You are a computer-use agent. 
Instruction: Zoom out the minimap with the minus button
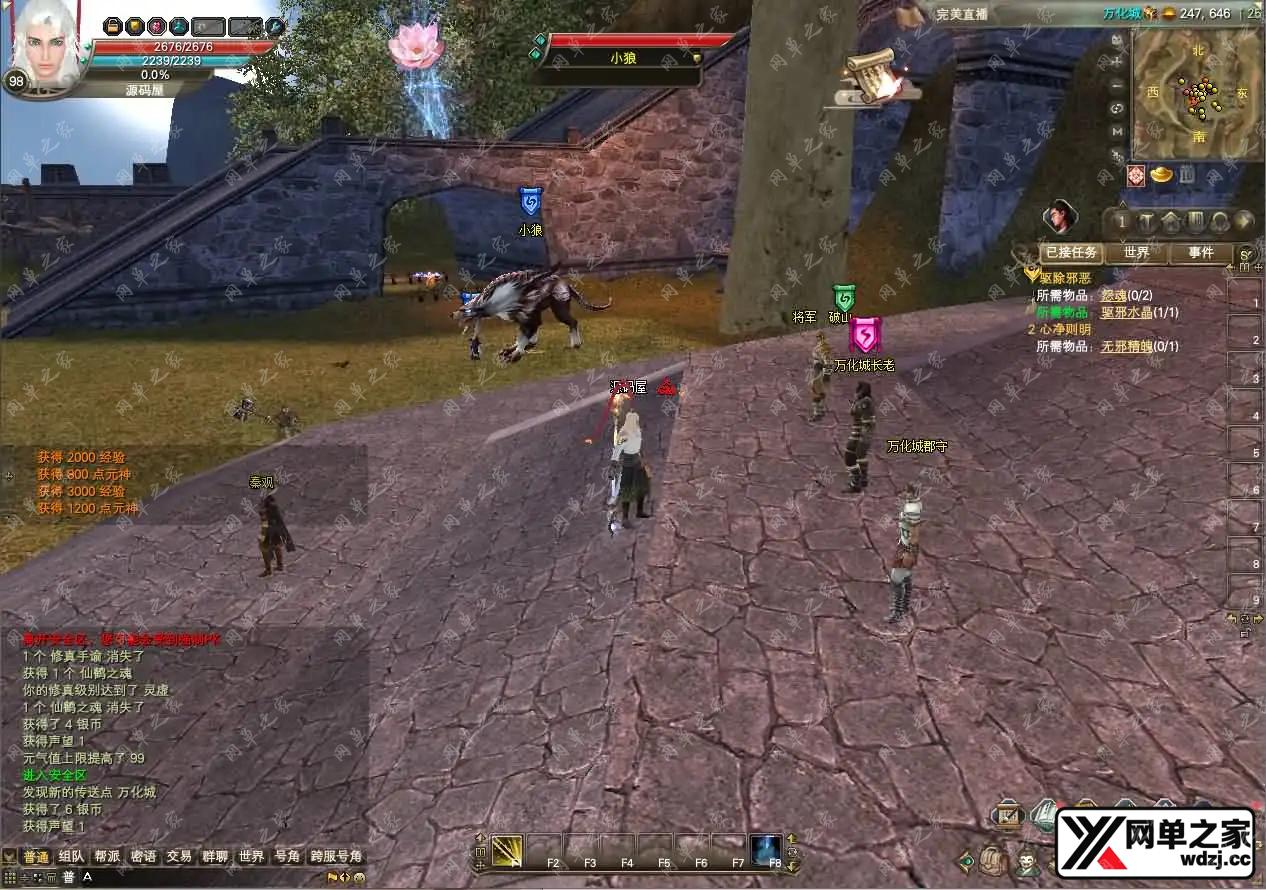point(1117,84)
